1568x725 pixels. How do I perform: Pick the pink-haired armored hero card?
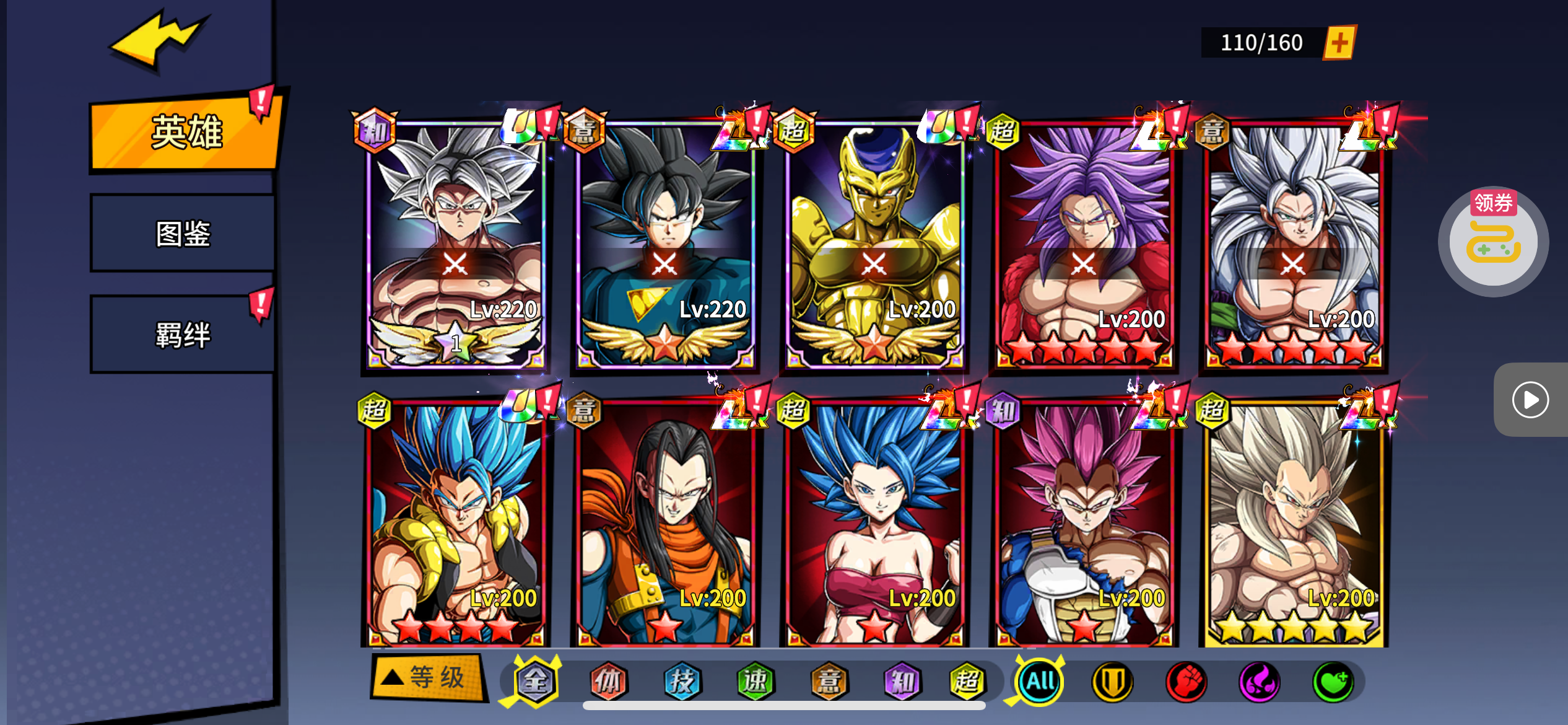click(x=1084, y=524)
